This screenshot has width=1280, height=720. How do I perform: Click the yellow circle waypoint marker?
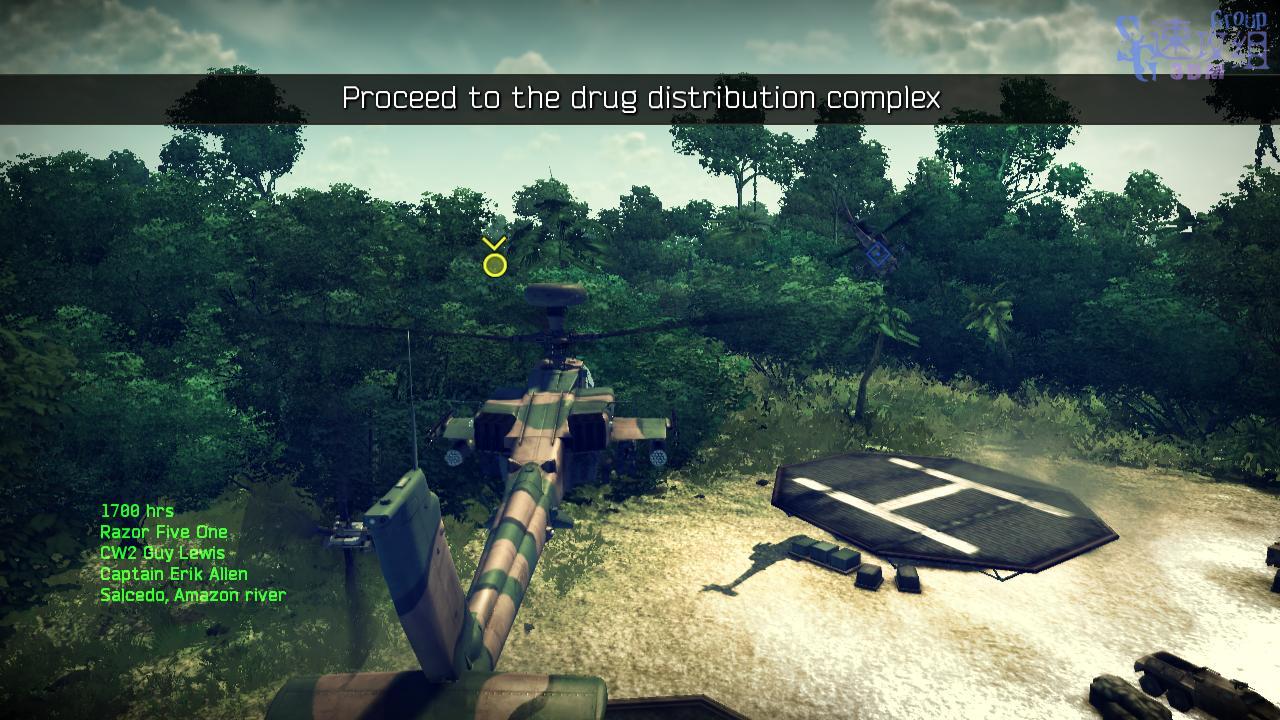(x=495, y=265)
